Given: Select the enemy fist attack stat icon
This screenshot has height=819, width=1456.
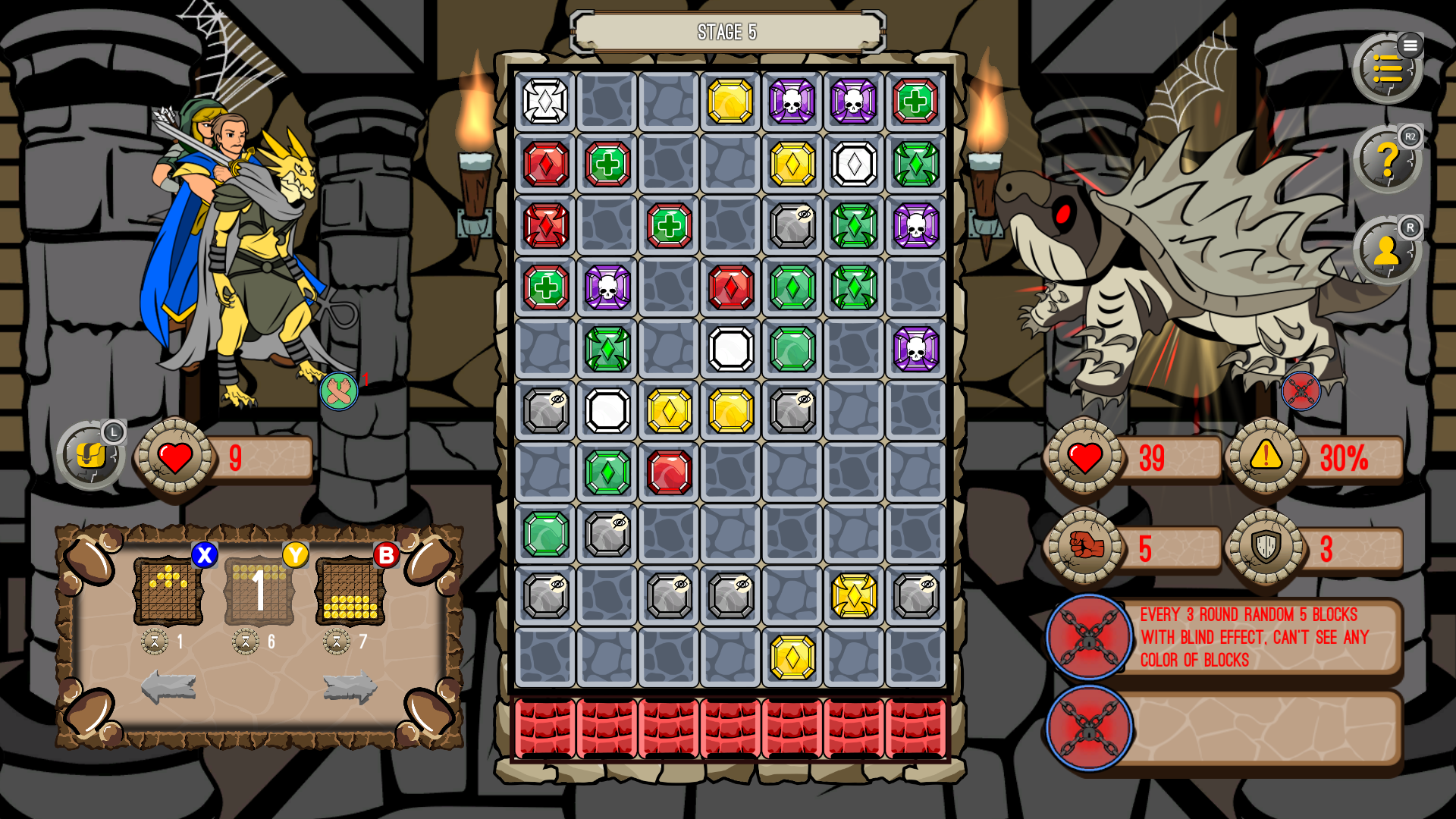Looking at the screenshot, I should [1085, 547].
